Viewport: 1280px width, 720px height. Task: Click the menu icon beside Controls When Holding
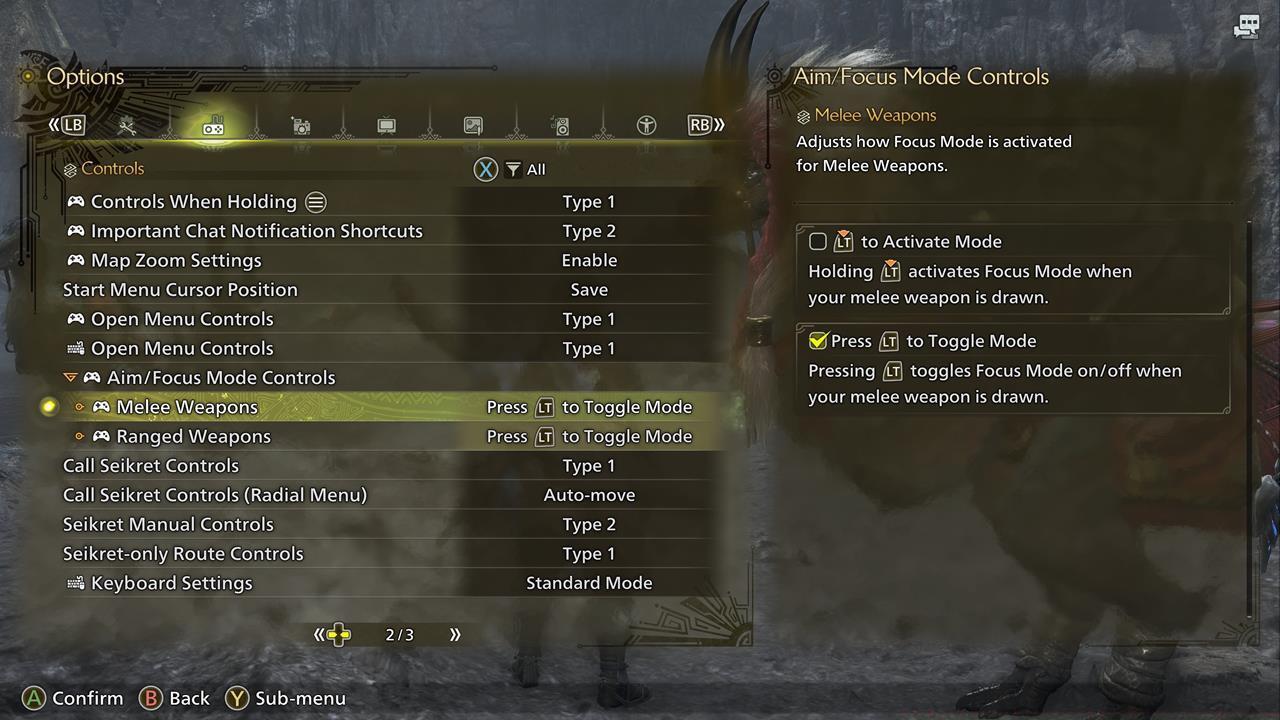coord(315,201)
